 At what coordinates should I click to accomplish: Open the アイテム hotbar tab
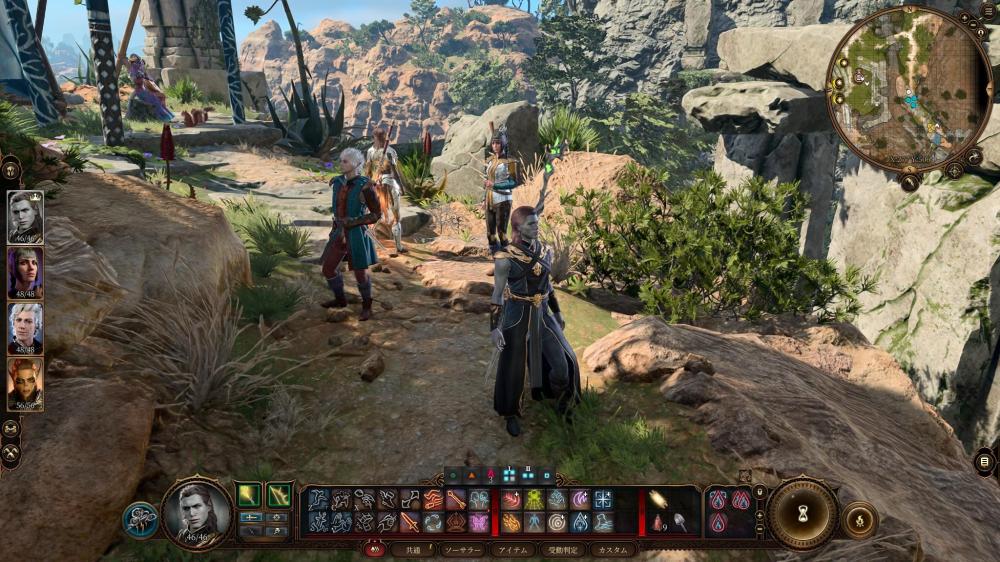(513, 550)
